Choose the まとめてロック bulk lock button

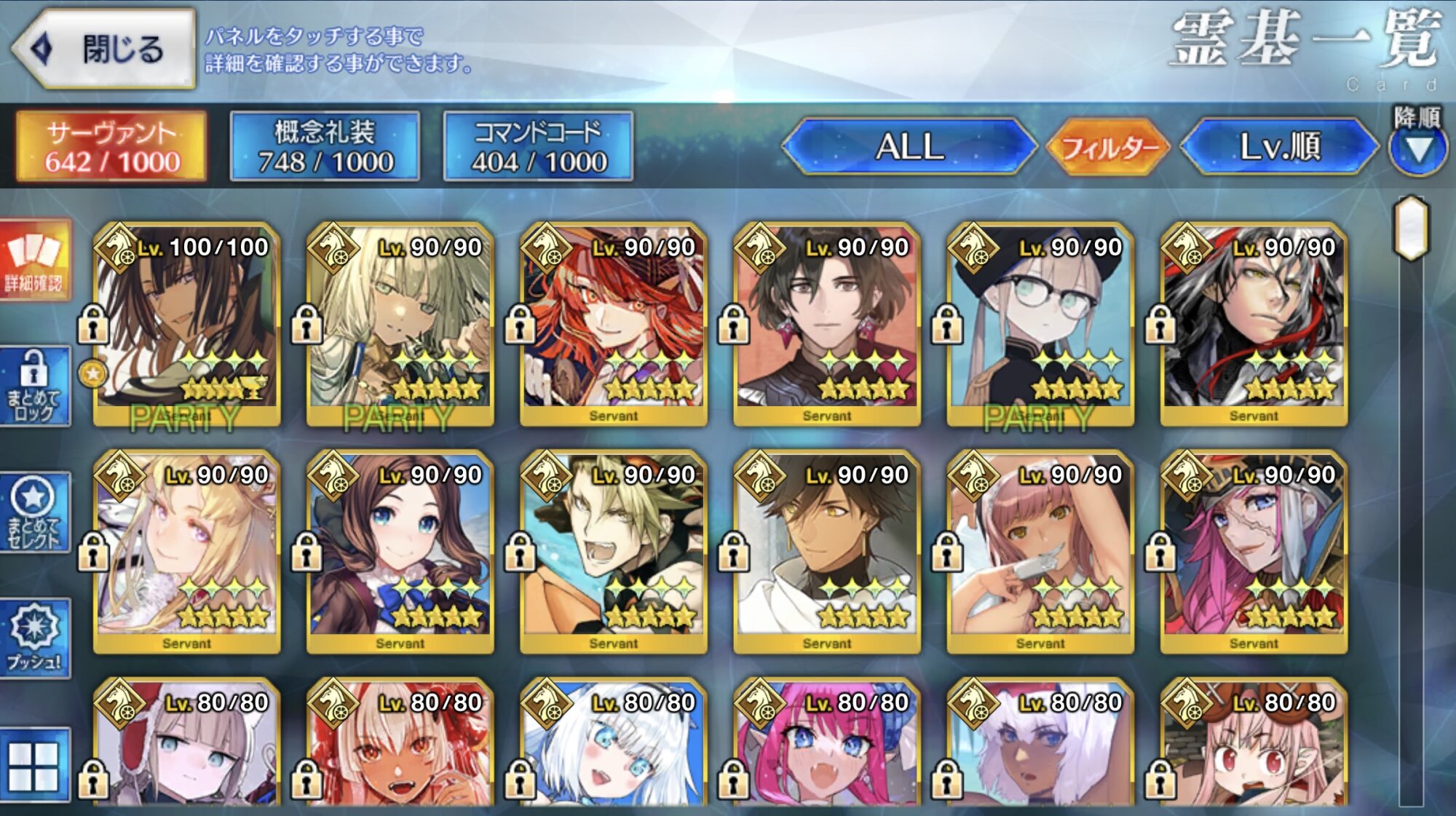coord(35,386)
